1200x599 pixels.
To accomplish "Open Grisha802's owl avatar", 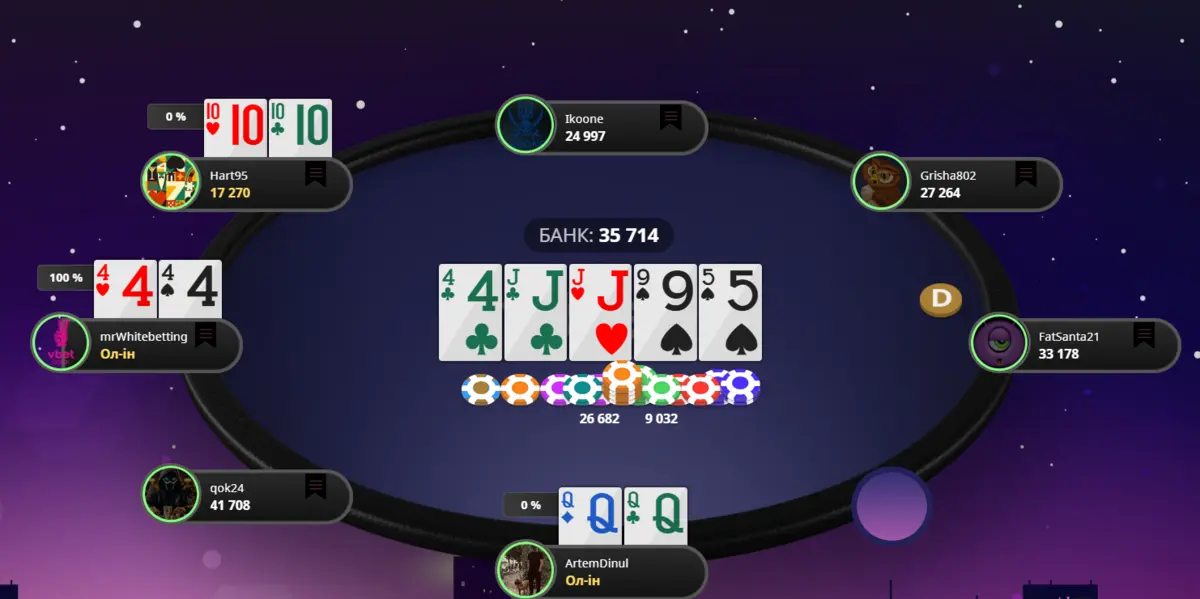I will 881,182.
